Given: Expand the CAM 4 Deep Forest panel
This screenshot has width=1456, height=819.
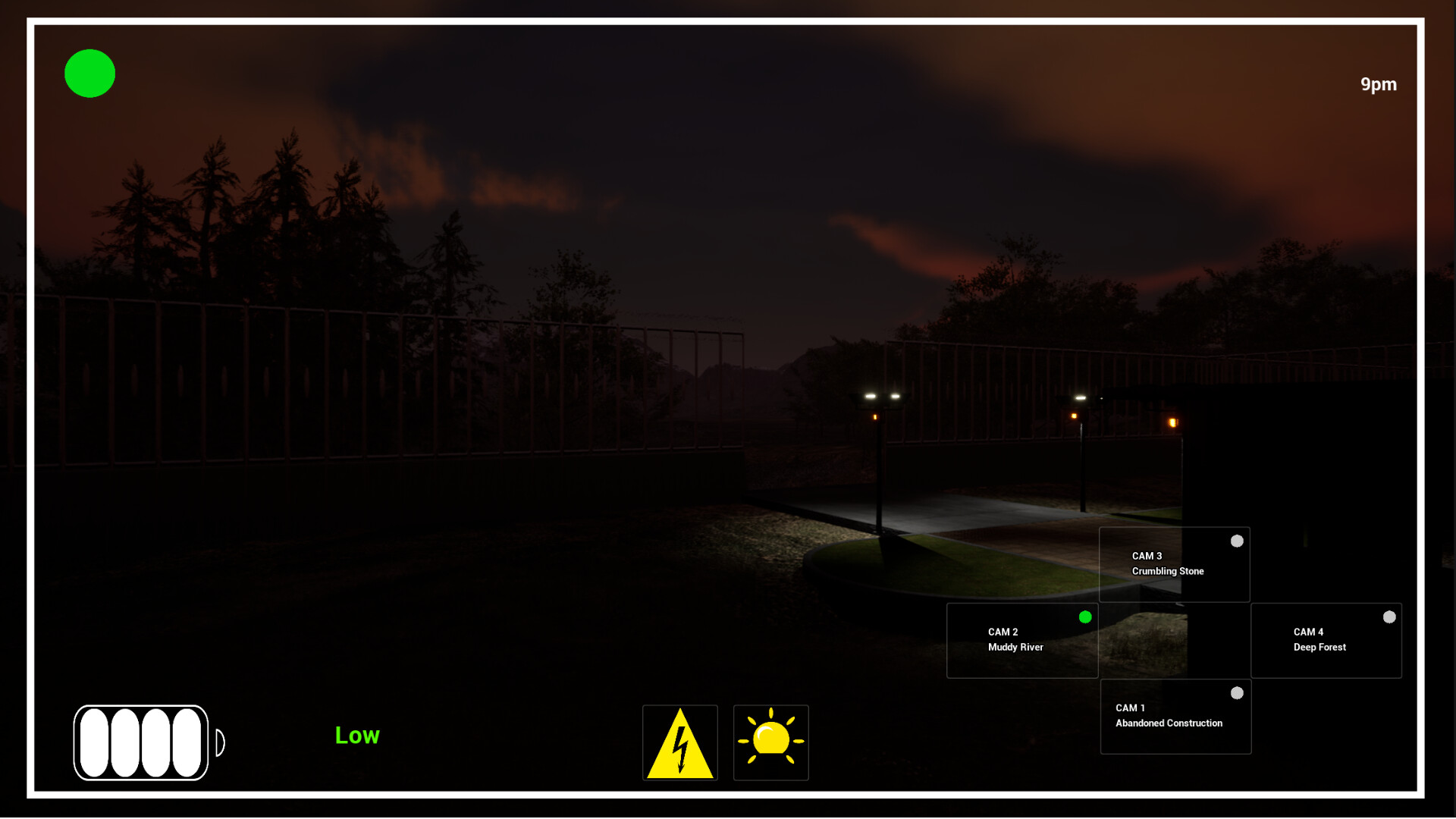Looking at the screenshot, I should tap(1326, 640).
